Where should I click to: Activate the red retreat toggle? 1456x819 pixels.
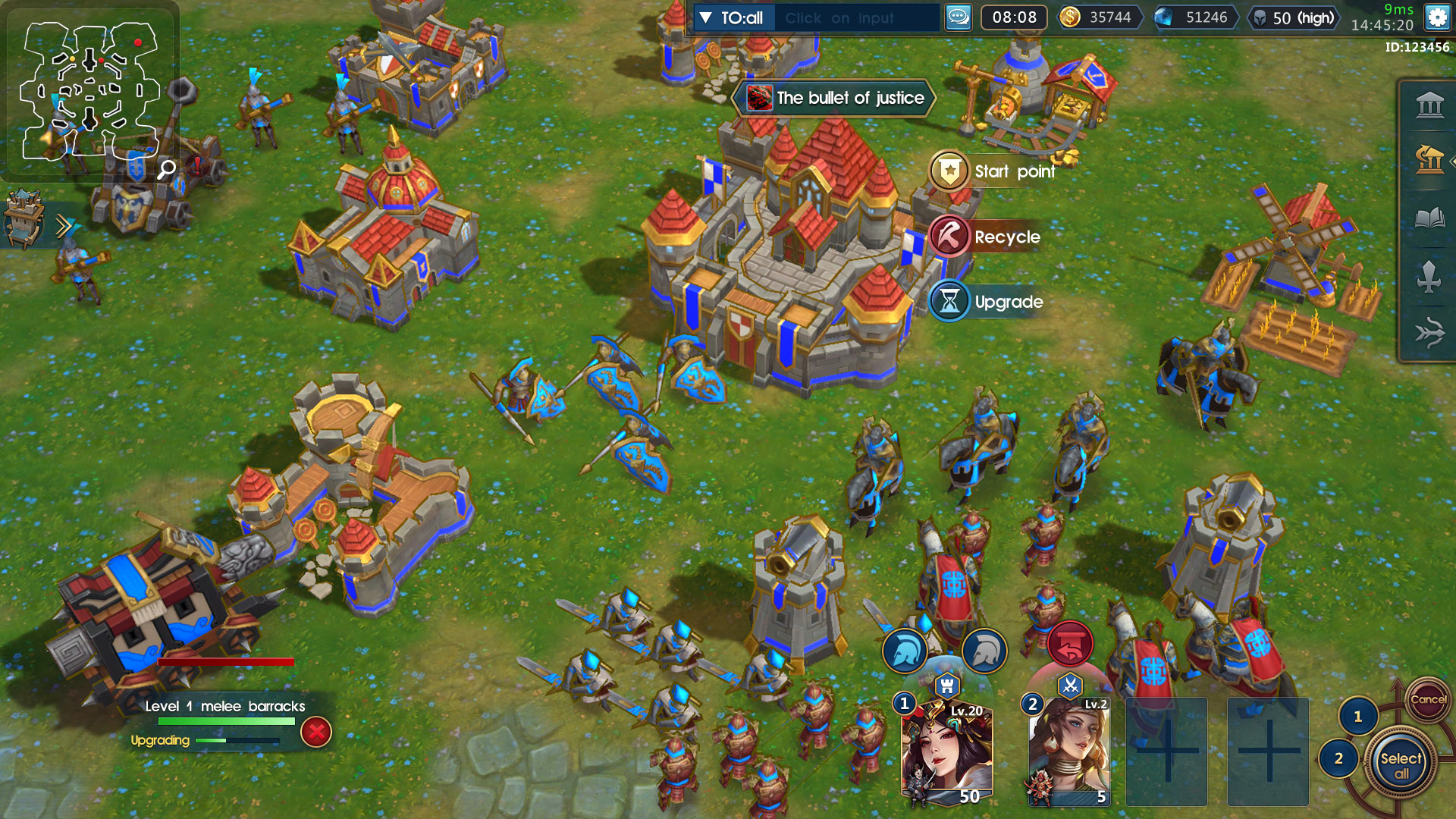(1070, 643)
